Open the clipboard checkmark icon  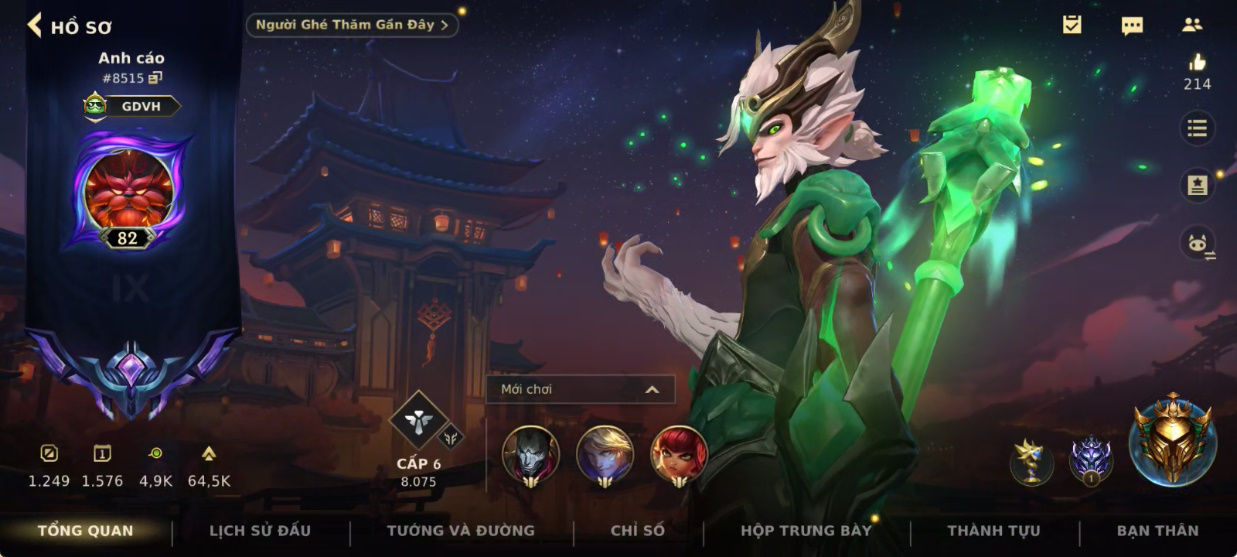1072,25
